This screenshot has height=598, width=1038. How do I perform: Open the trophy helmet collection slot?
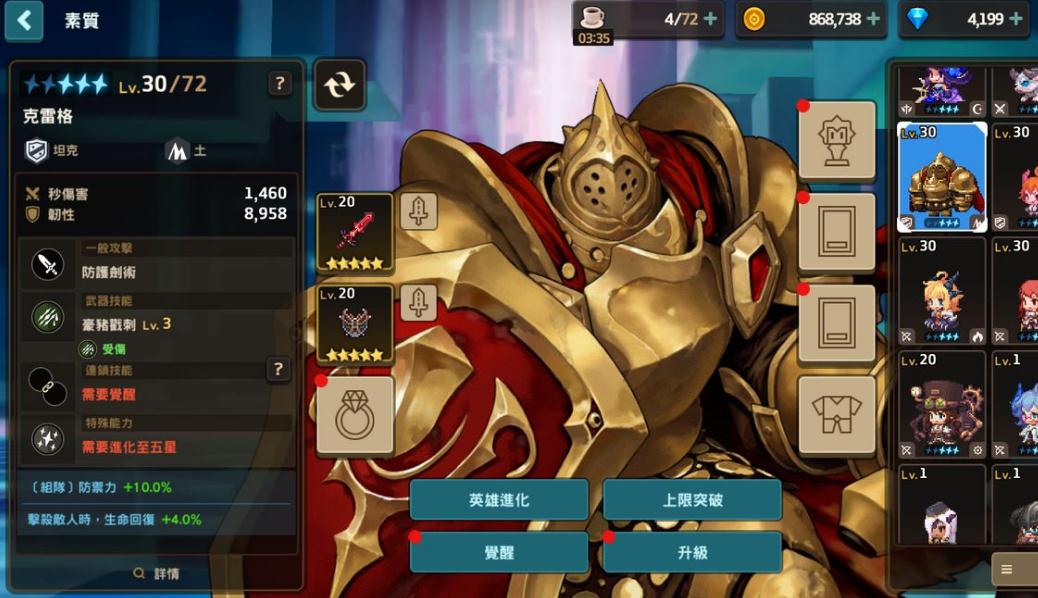(x=836, y=140)
